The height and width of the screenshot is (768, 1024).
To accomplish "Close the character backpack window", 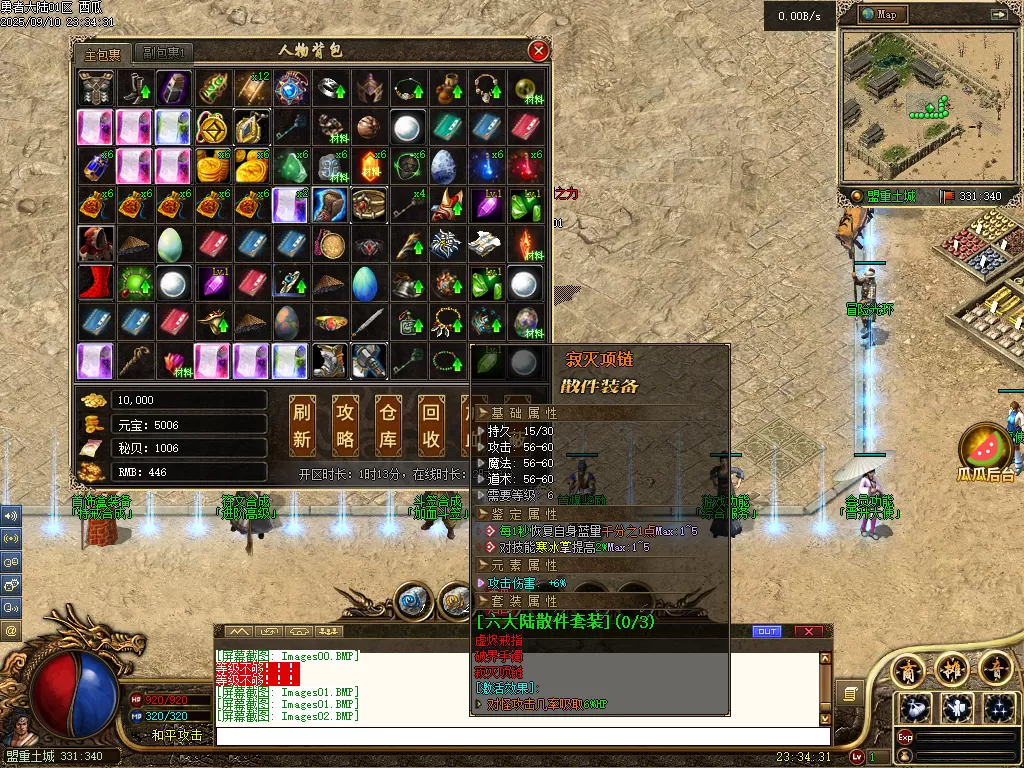I will point(538,52).
